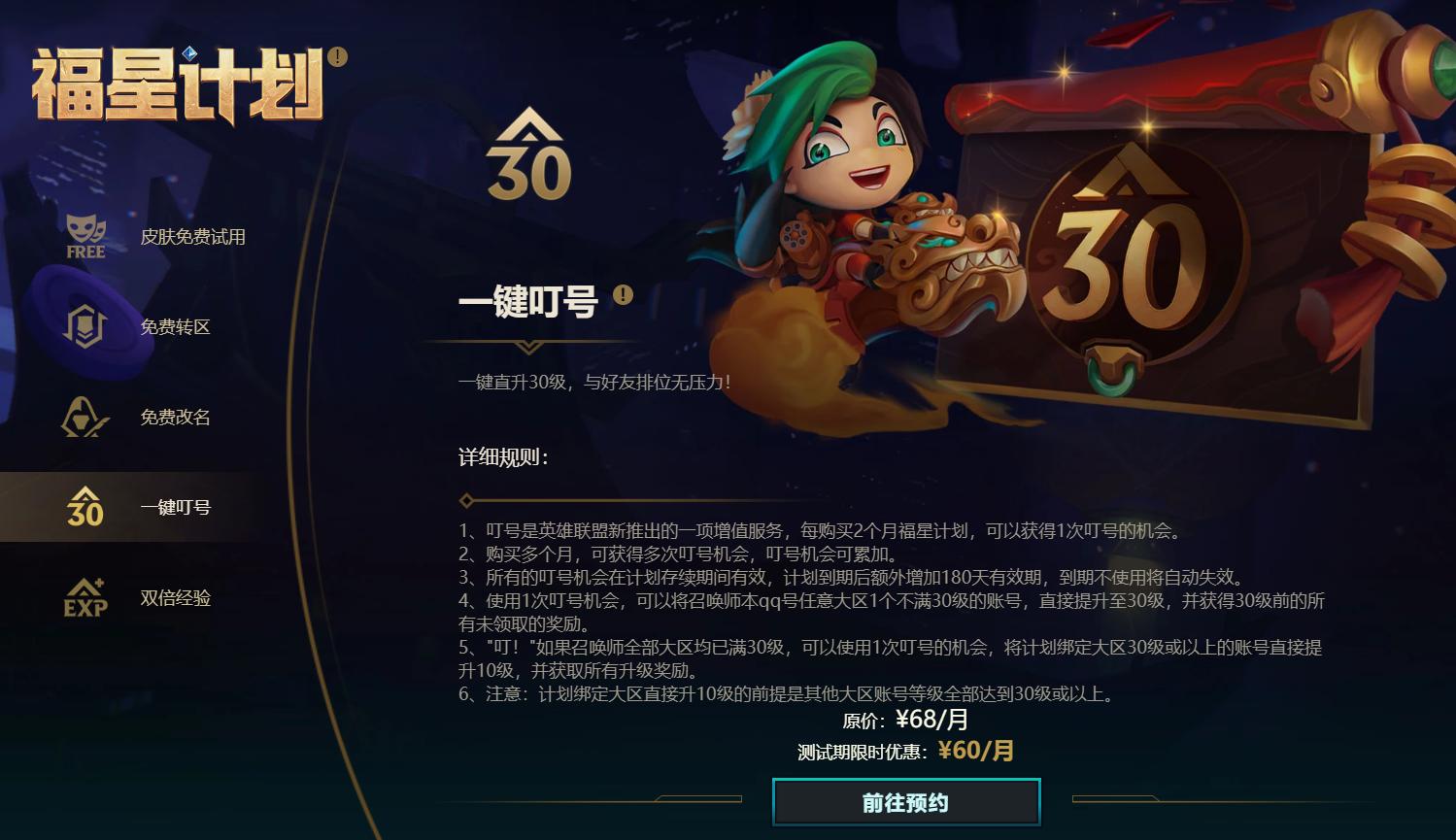This screenshot has height=840, width=1456.
Task: Switch to the 双倍经验 section
Action: point(174,598)
